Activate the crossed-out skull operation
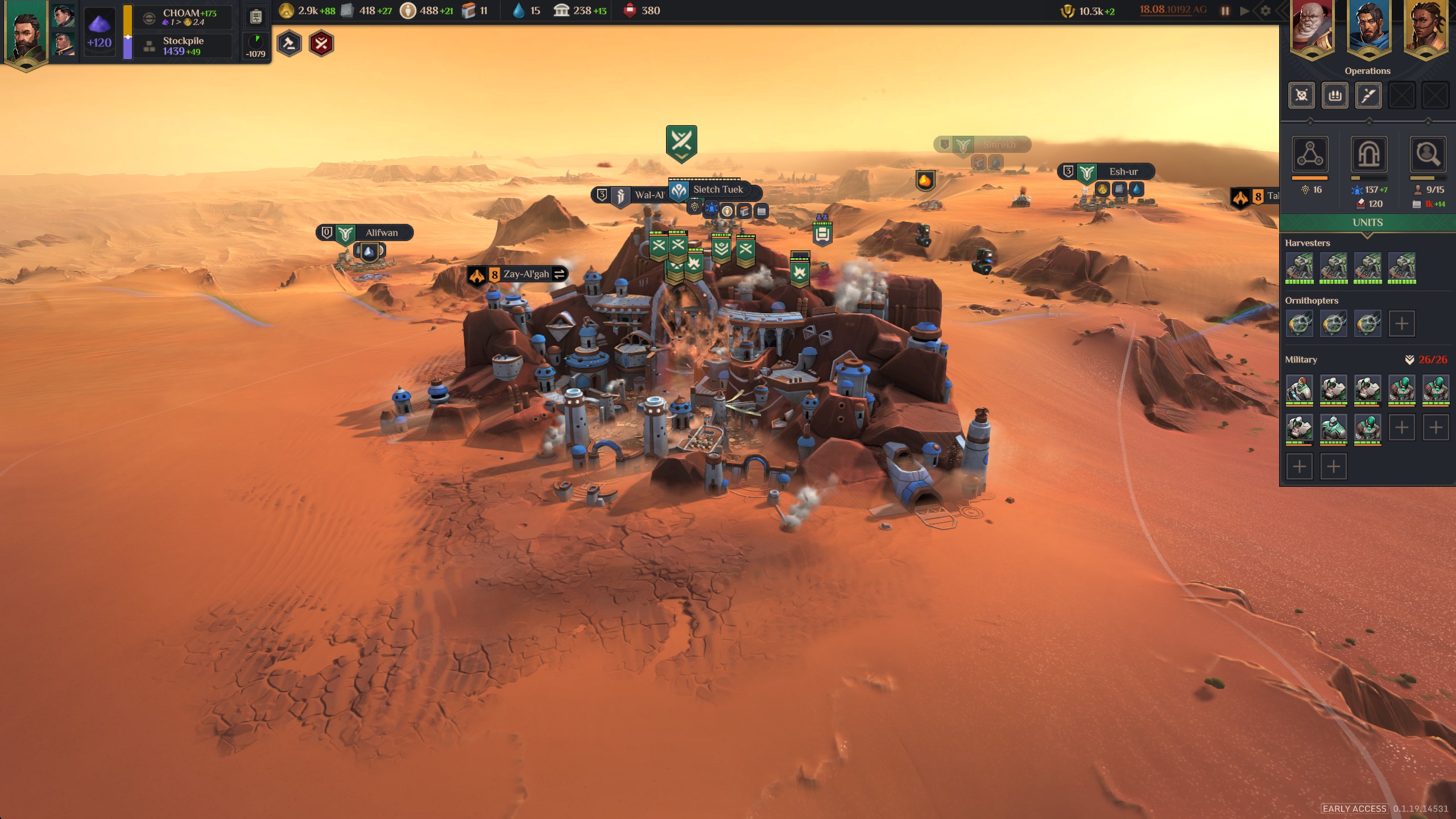 click(1301, 95)
